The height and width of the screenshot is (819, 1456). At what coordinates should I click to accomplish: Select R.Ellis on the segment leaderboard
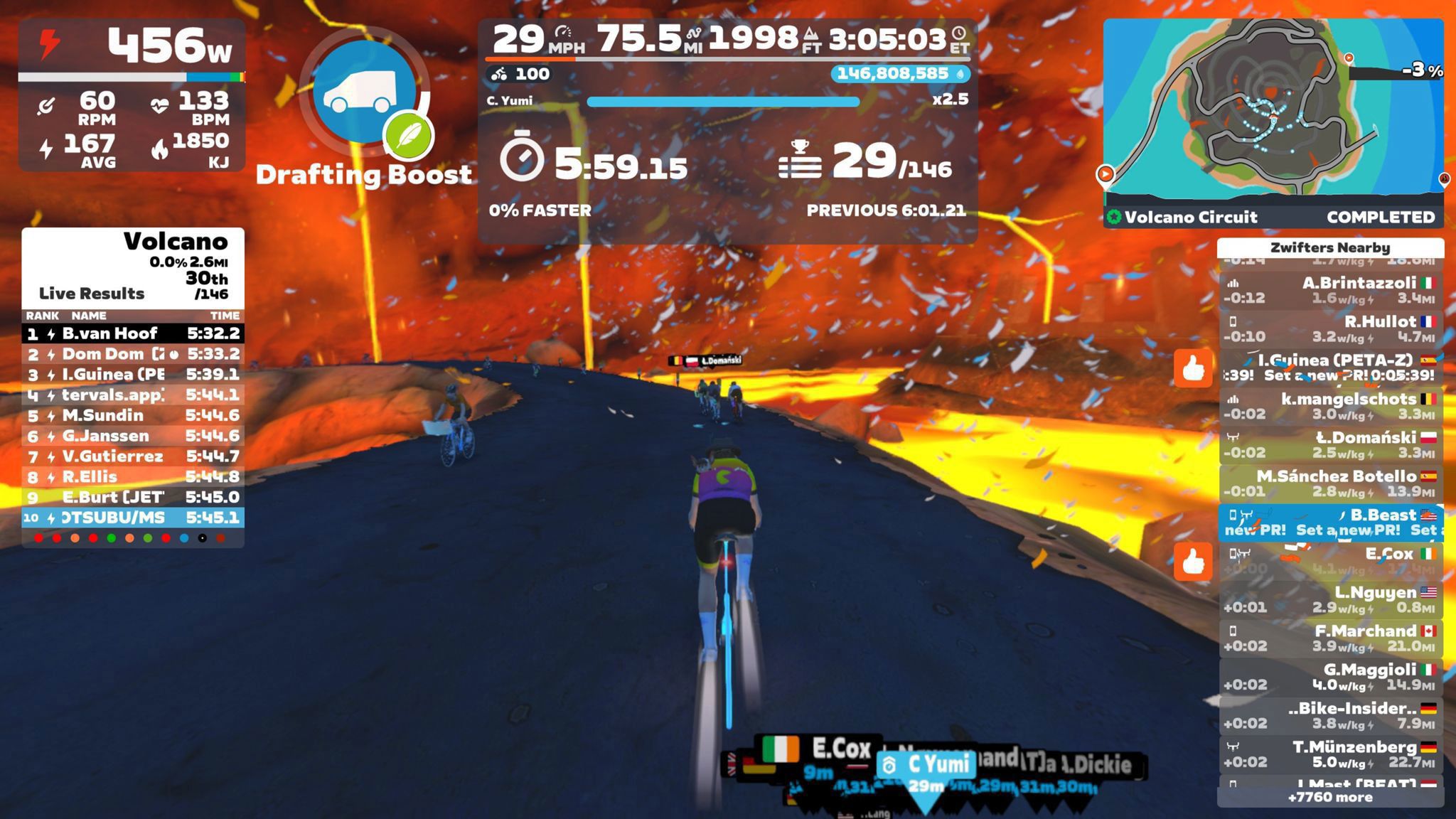tap(133, 476)
